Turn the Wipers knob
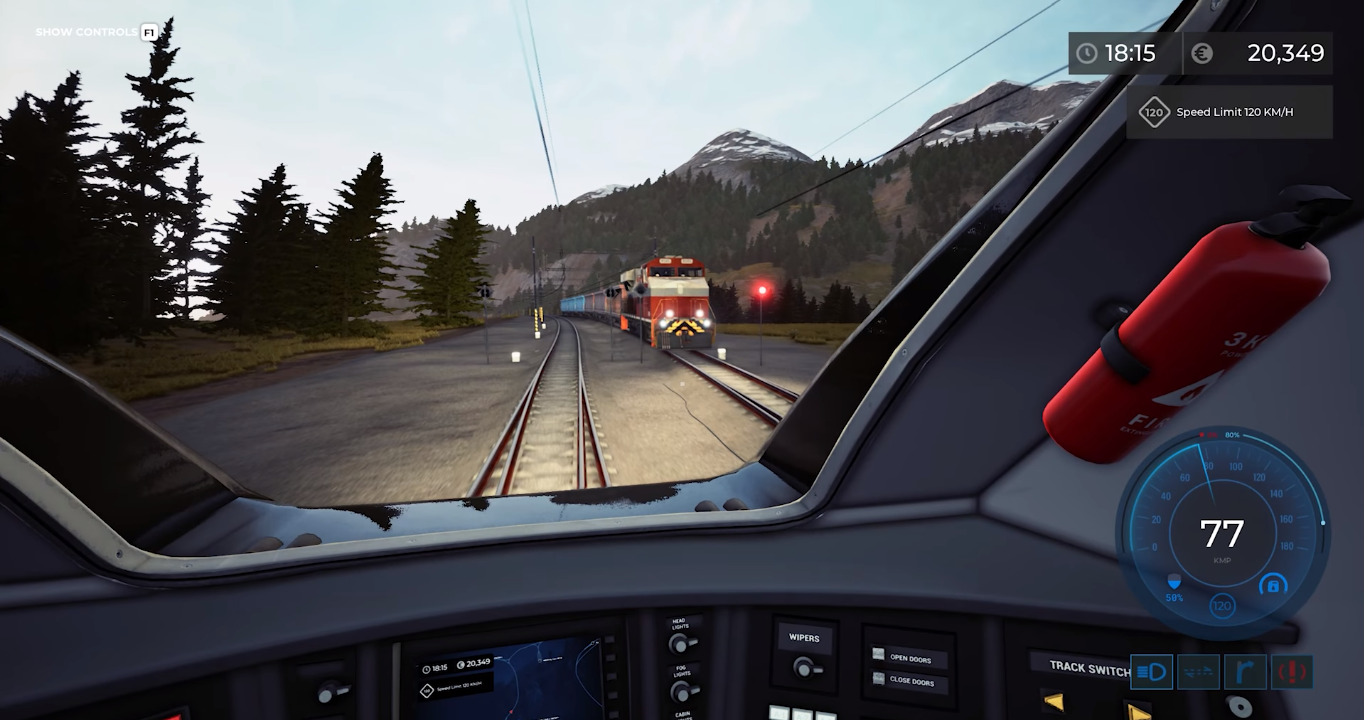 point(803,667)
